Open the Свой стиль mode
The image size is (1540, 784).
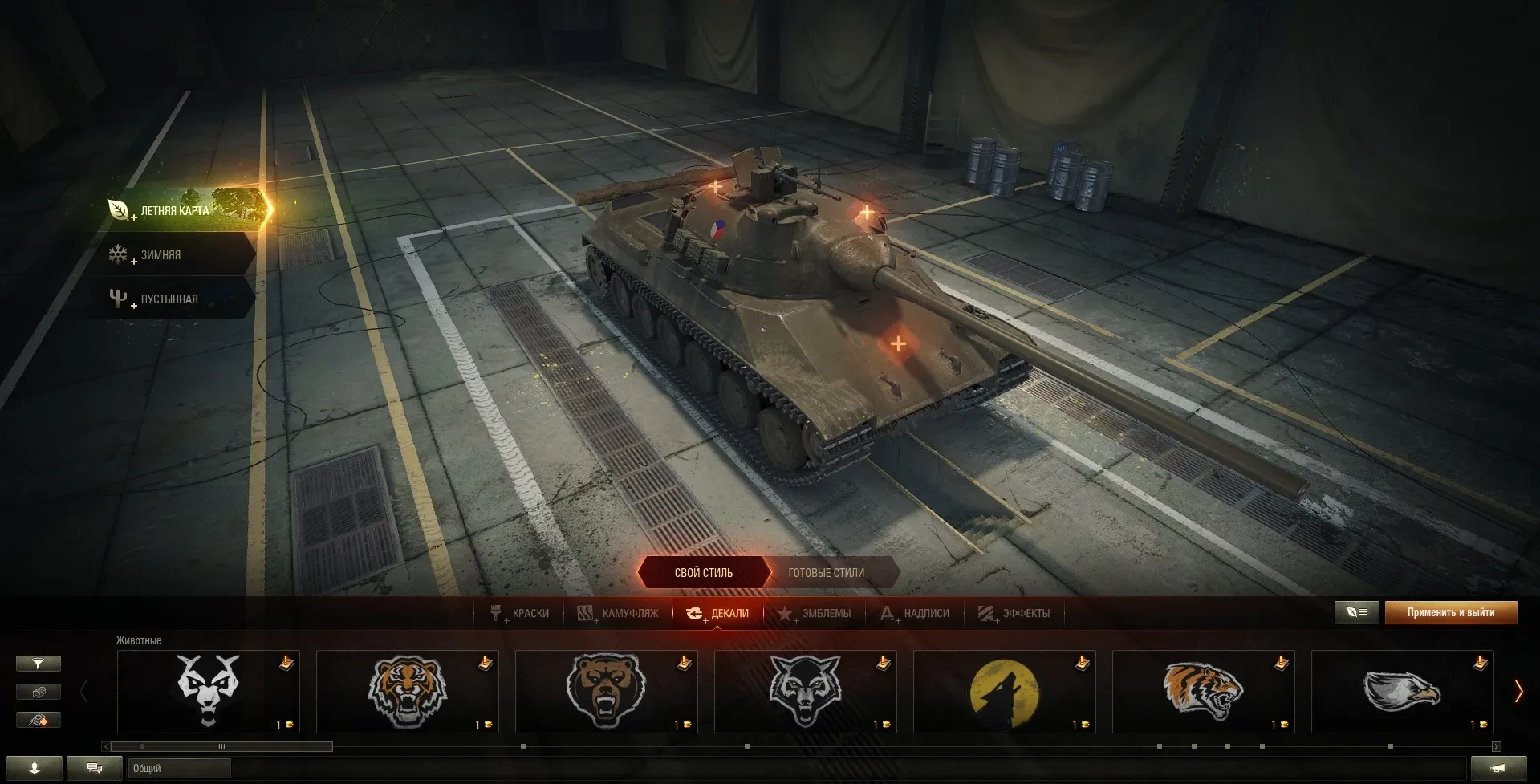703,573
